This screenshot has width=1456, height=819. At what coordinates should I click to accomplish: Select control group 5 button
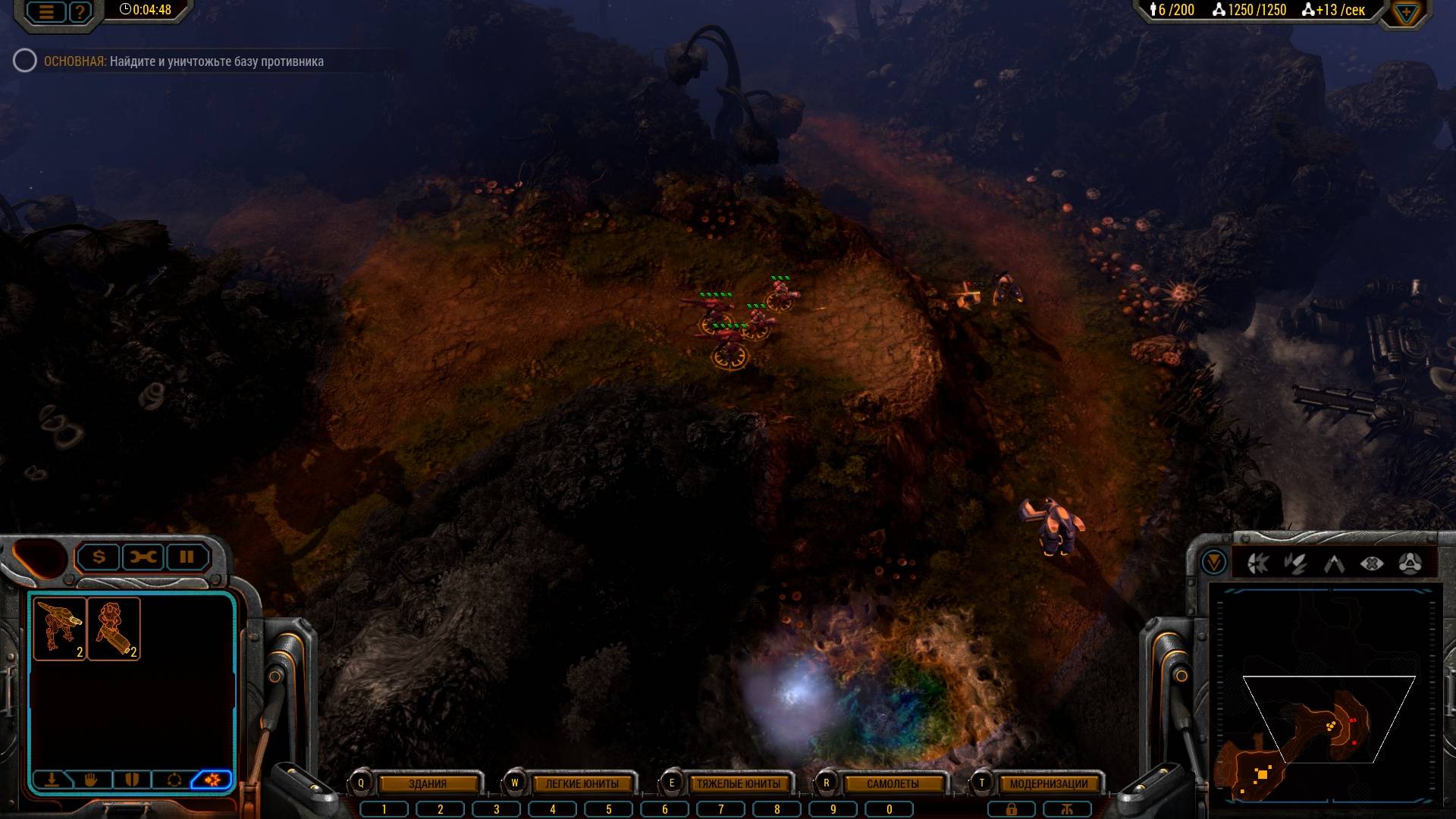click(608, 809)
